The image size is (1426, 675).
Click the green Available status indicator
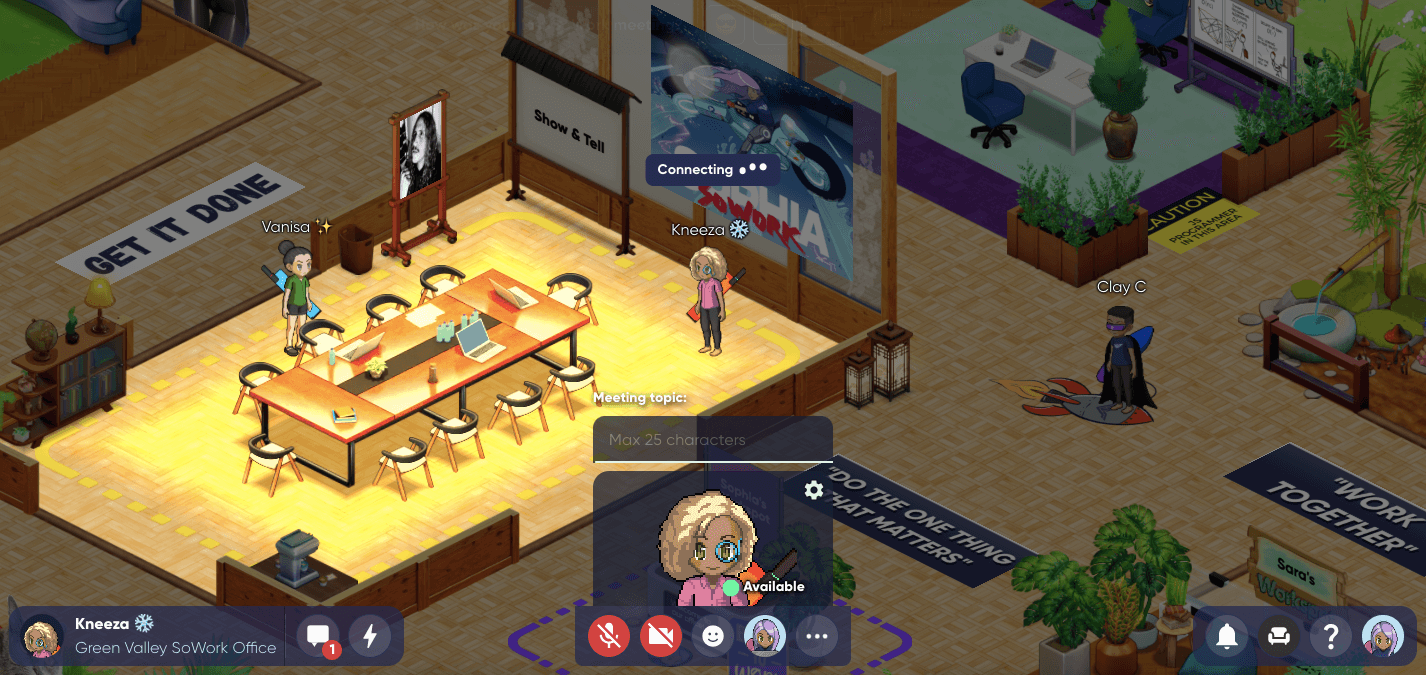coord(732,587)
